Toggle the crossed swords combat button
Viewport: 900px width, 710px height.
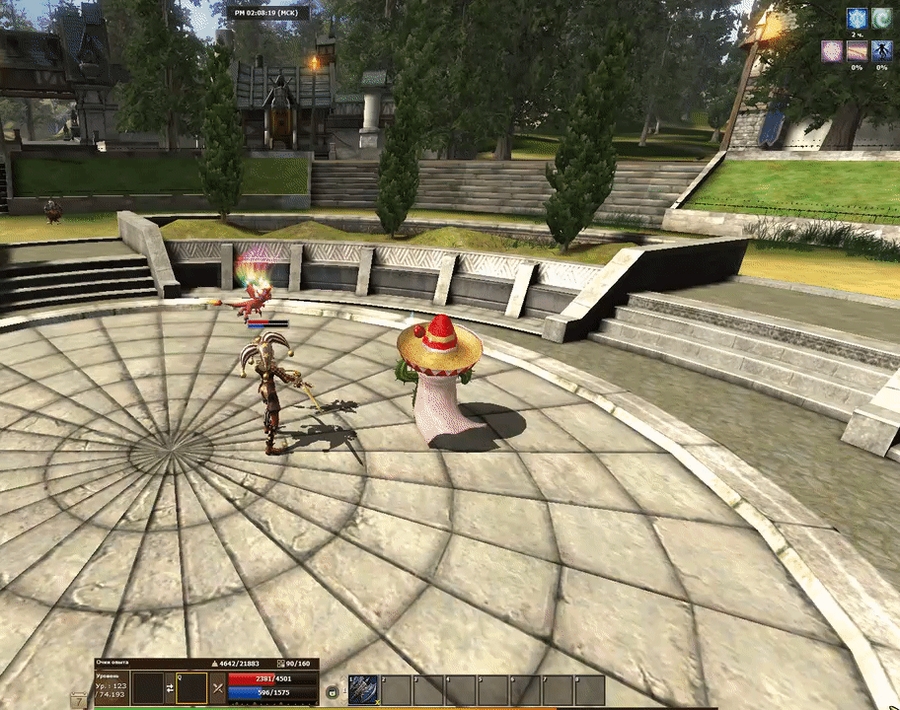218,689
